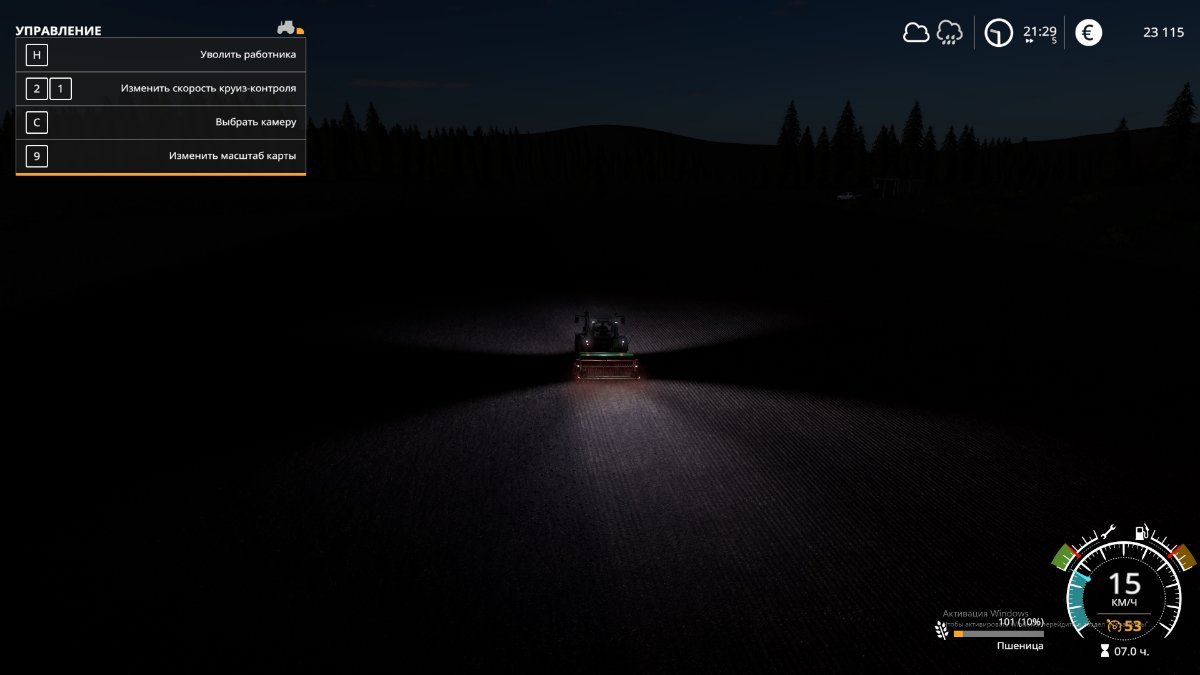The image size is (1200, 675).
Task: Click the rain weather forecast icon
Action: 949,33
